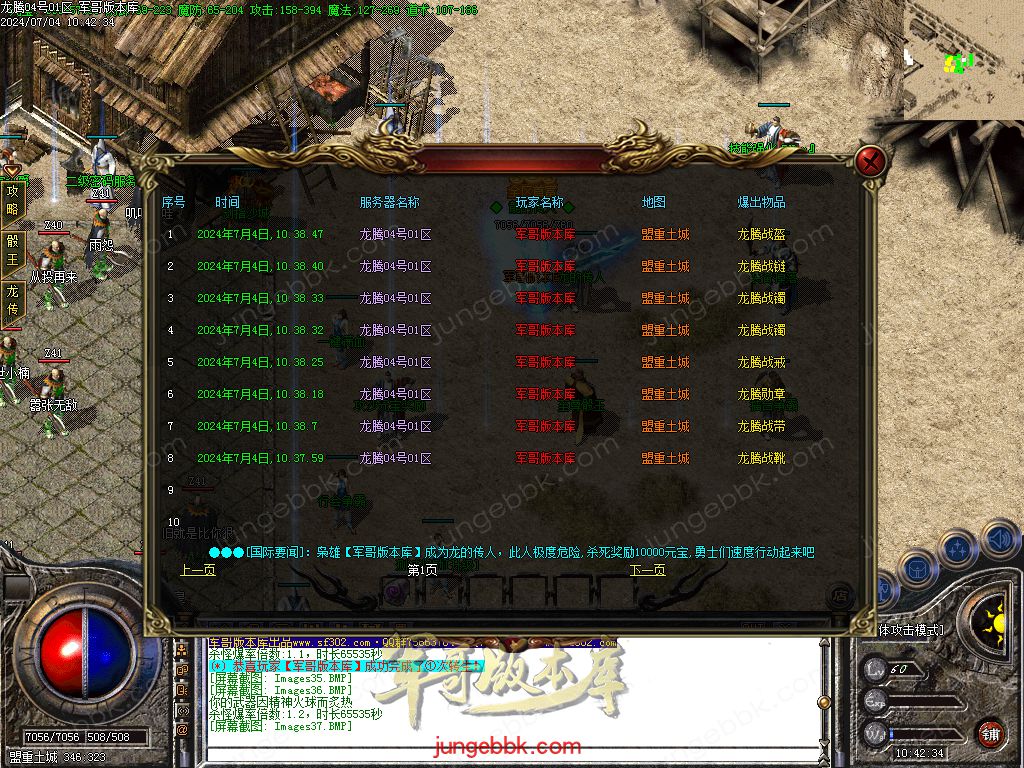Open the 攻略 guide side tab
Image resolution: width=1024 pixels, height=768 pixels.
click(12, 200)
